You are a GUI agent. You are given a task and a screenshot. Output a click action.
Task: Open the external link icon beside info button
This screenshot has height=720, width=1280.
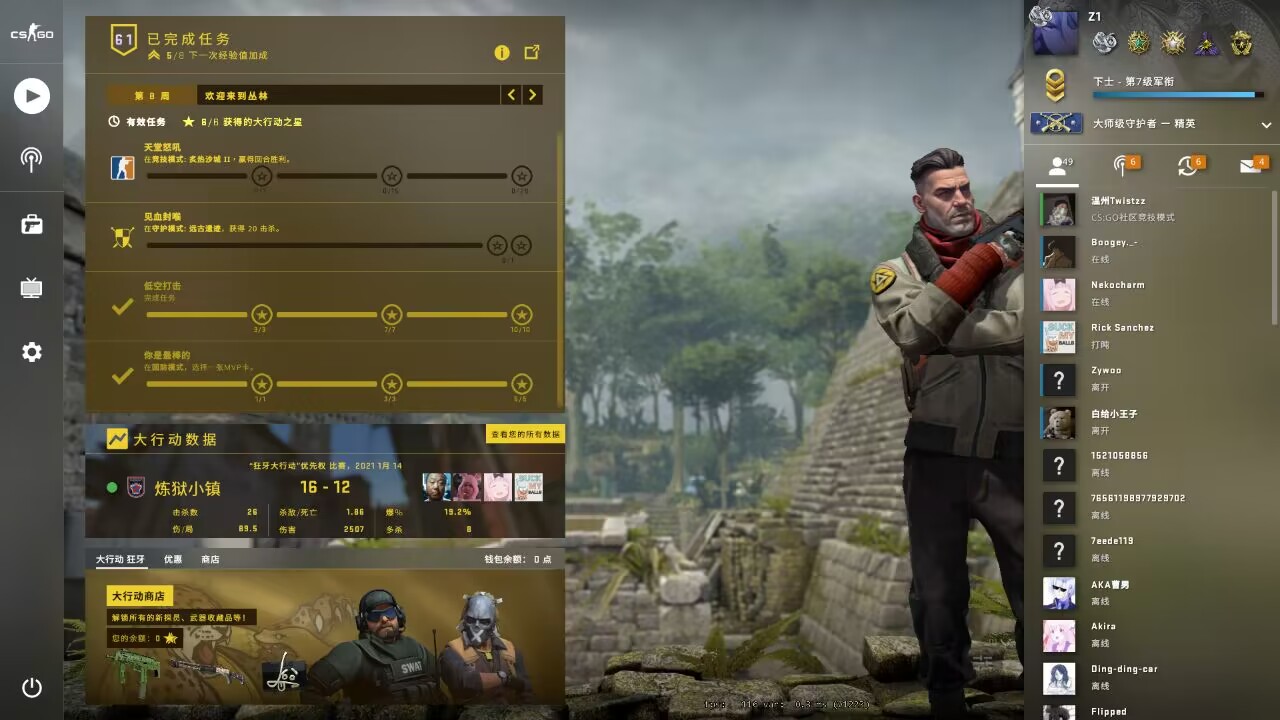pos(532,52)
